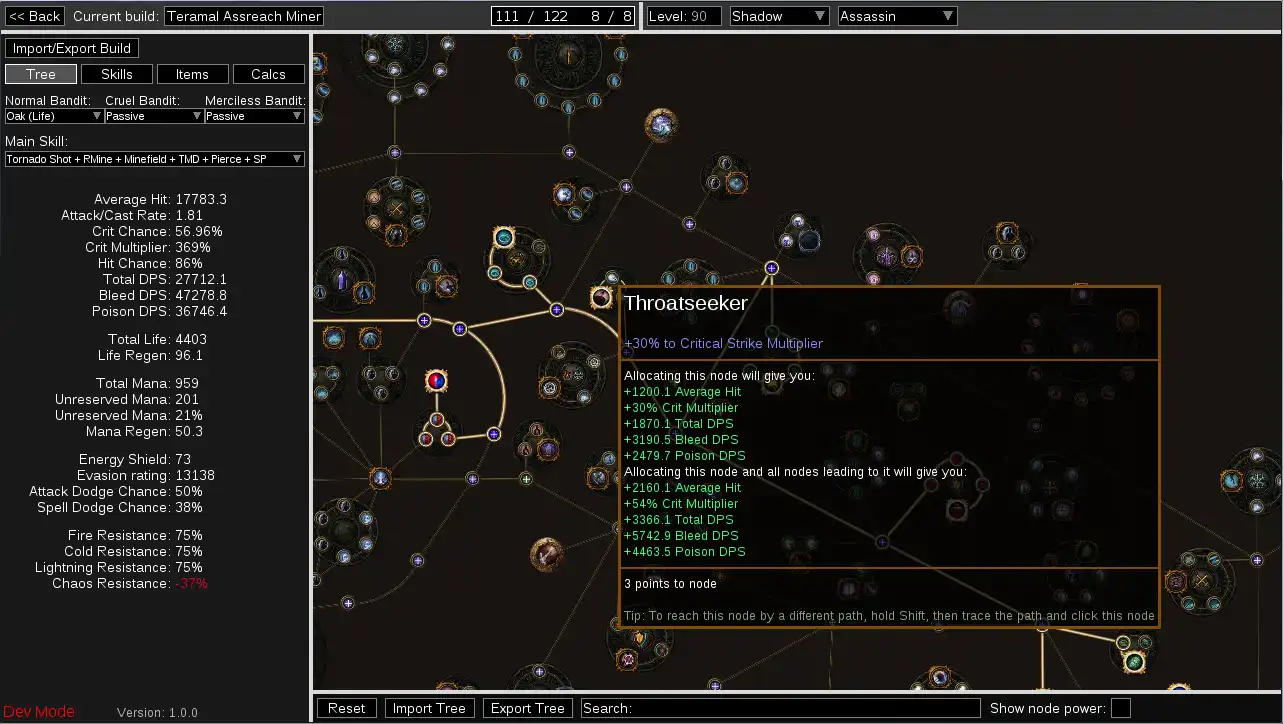Open the Shadow class dropdown
This screenshot has width=1283, height=724.
point(779,16)
